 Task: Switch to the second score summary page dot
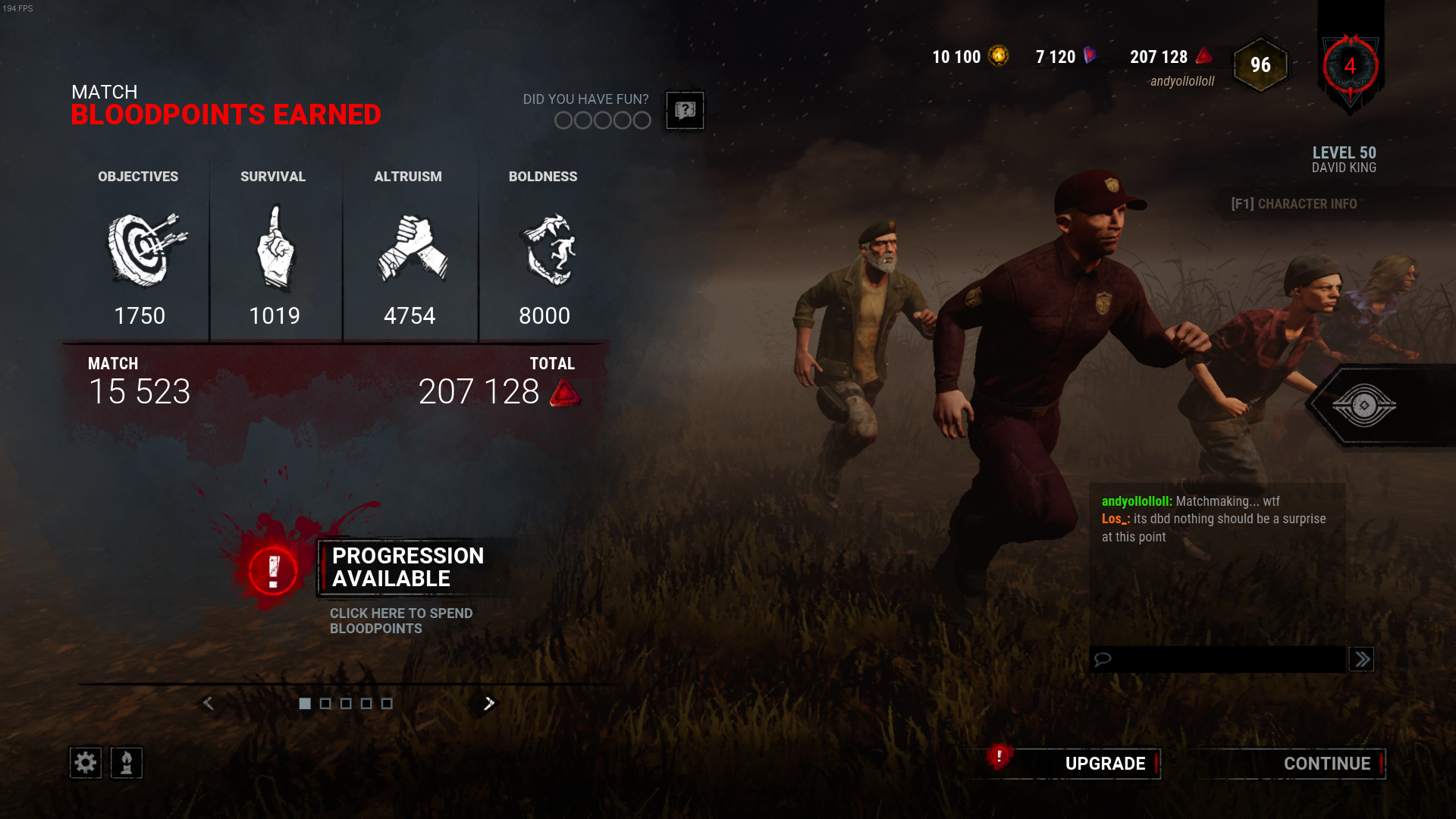click(x=325, y=703)
